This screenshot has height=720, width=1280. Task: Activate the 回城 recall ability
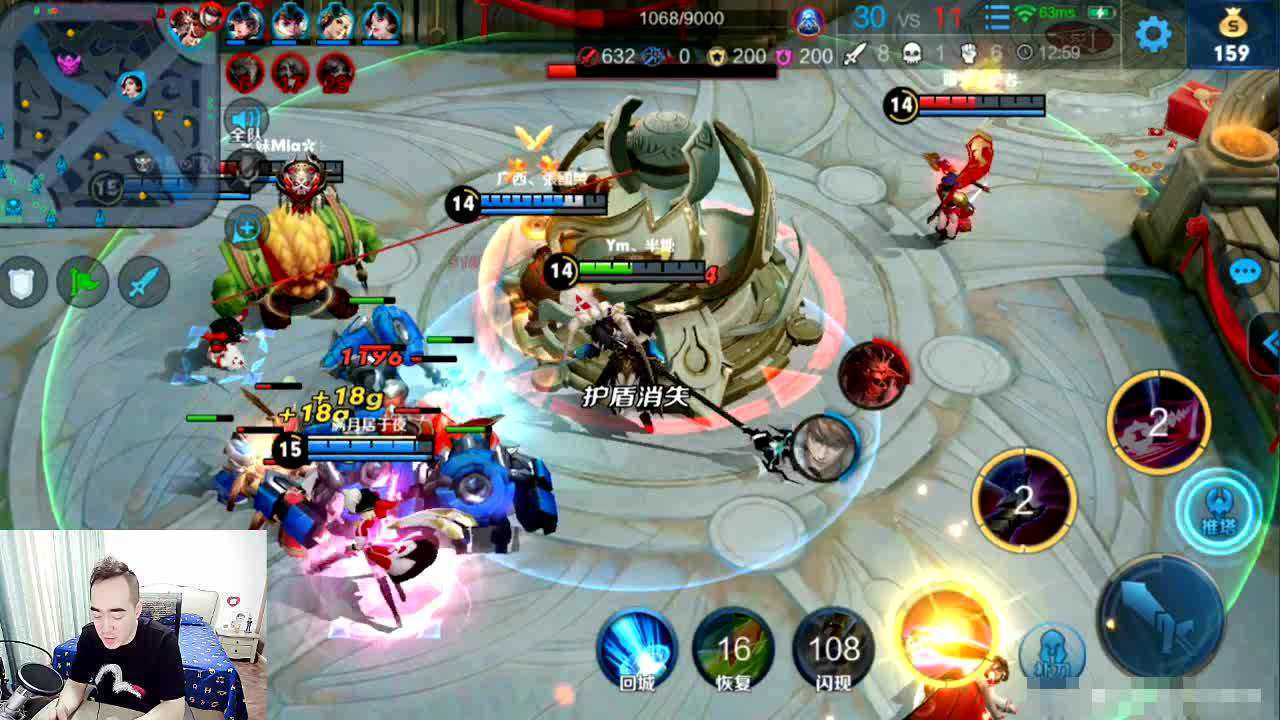coord(637,650)
